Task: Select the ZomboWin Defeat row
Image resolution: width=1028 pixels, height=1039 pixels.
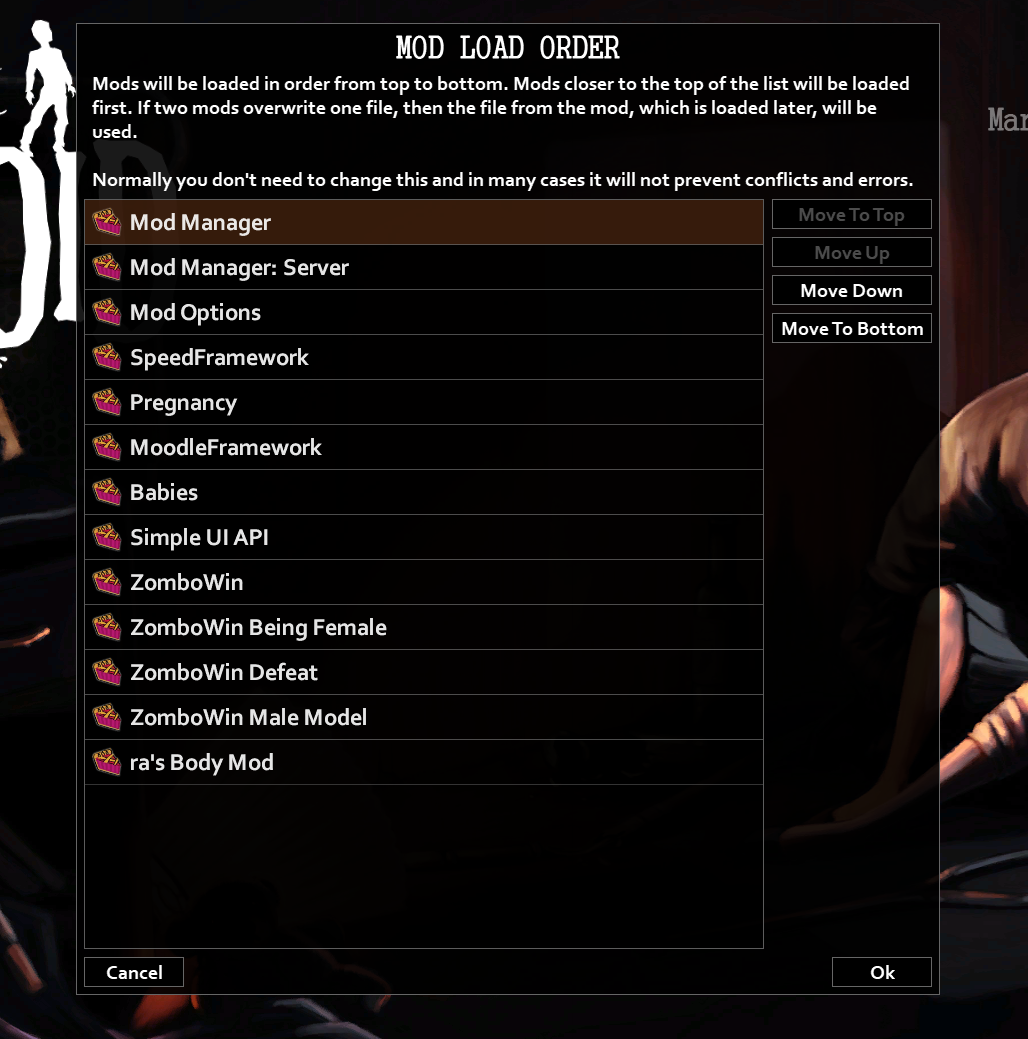Action: 423,672
